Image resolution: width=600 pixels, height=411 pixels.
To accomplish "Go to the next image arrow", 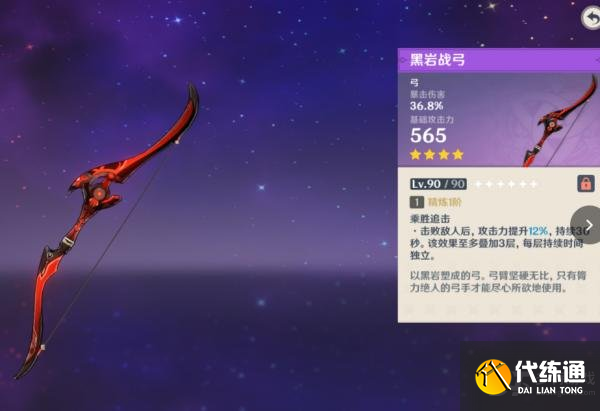I will 587,225.
